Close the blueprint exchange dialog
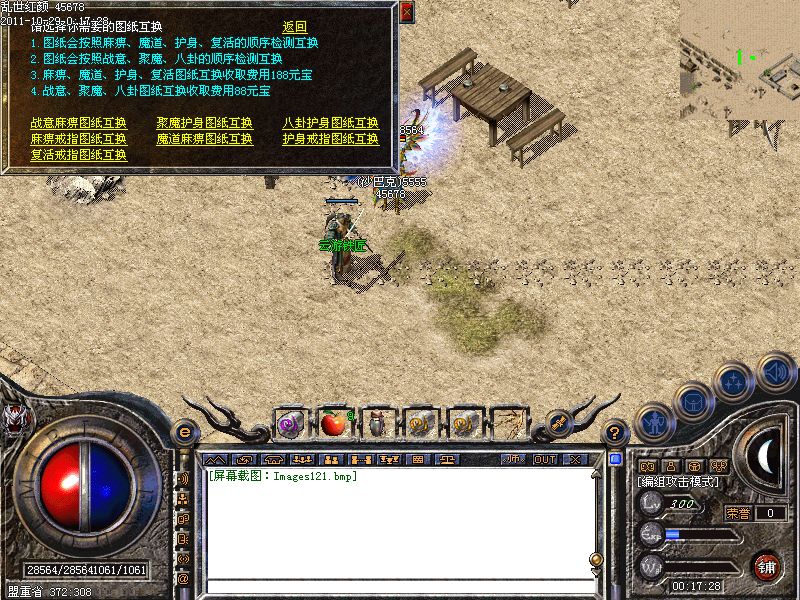Image resolution: width=800 pixels, height=600 pixels. pyautogui.click(x=406, y=12)
